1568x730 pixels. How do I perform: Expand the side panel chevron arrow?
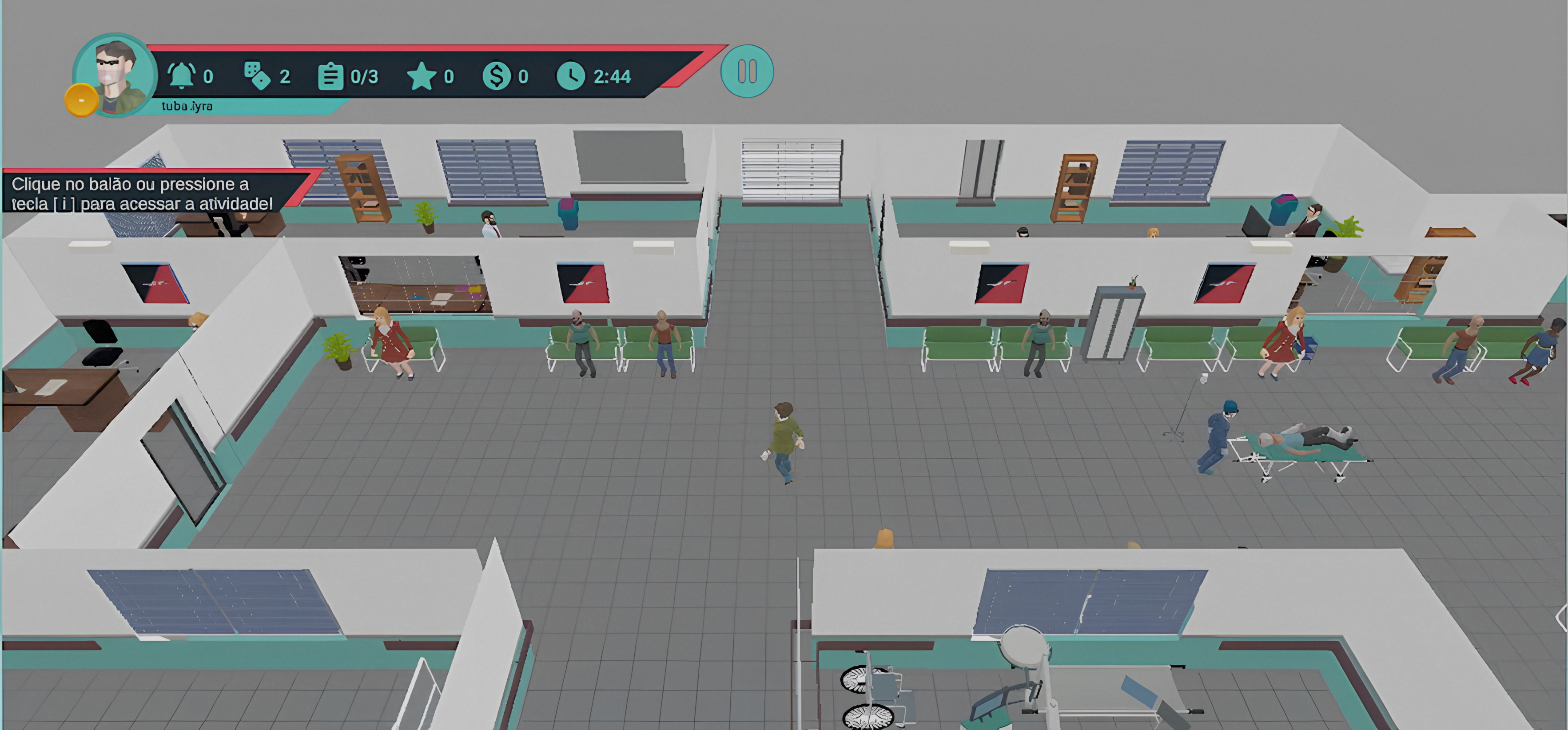pos(1561,618)
